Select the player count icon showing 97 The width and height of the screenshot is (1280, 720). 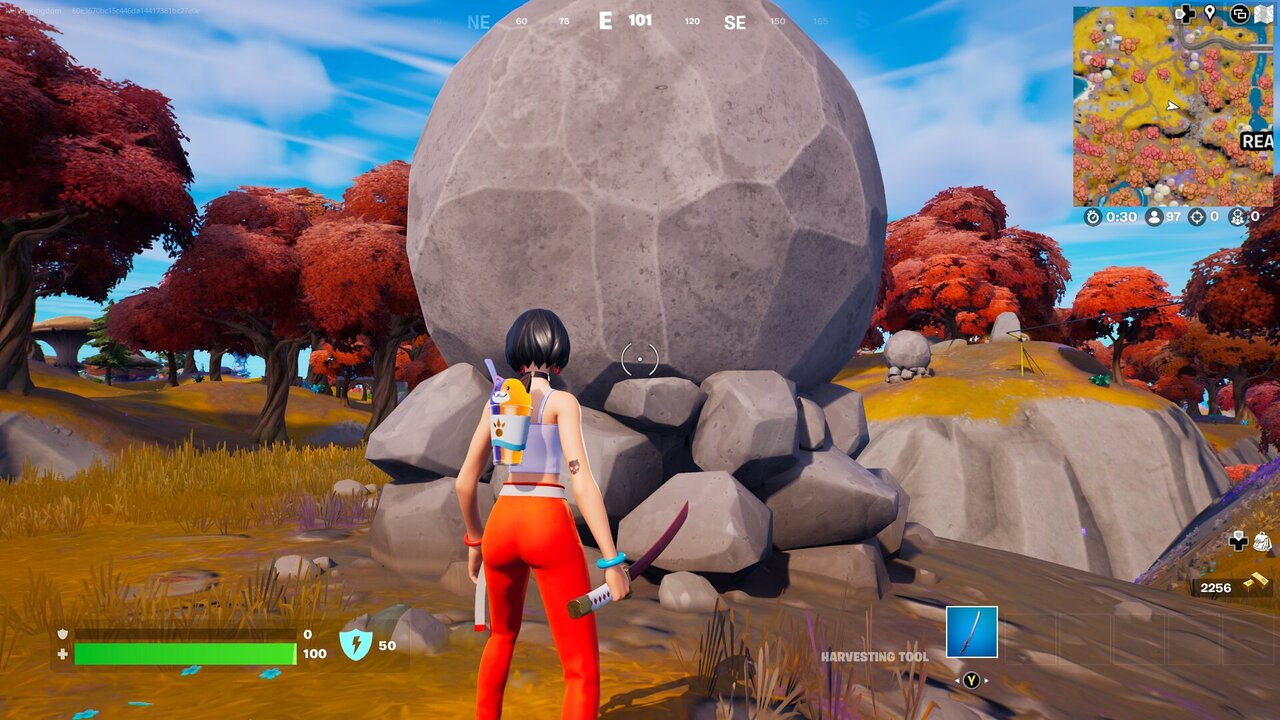1154,216
